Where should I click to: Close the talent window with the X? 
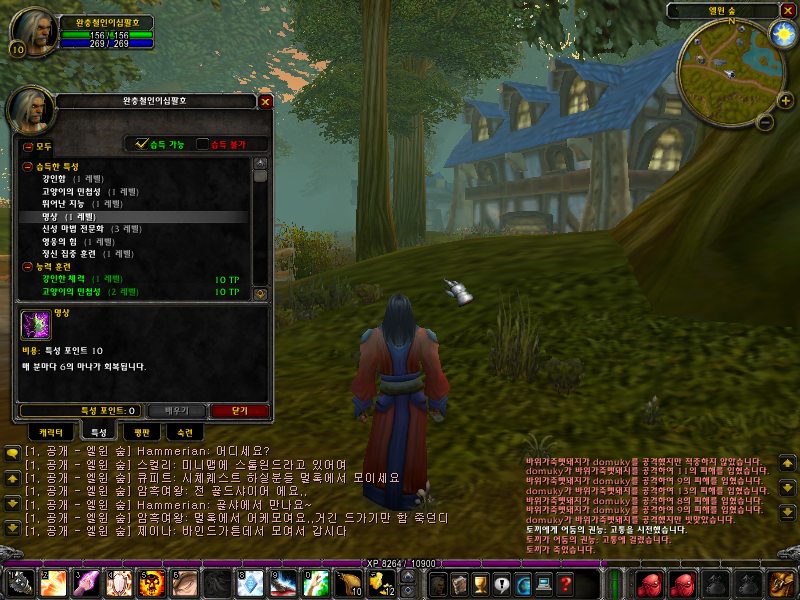point(265,101)
